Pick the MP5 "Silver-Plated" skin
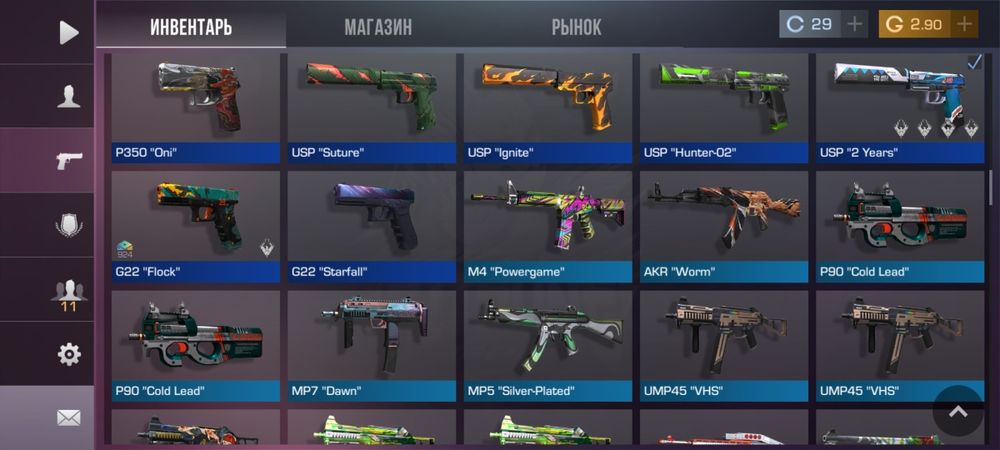Image resolution: width=1000 pixels, height=450 pixels. coord(548,343)
